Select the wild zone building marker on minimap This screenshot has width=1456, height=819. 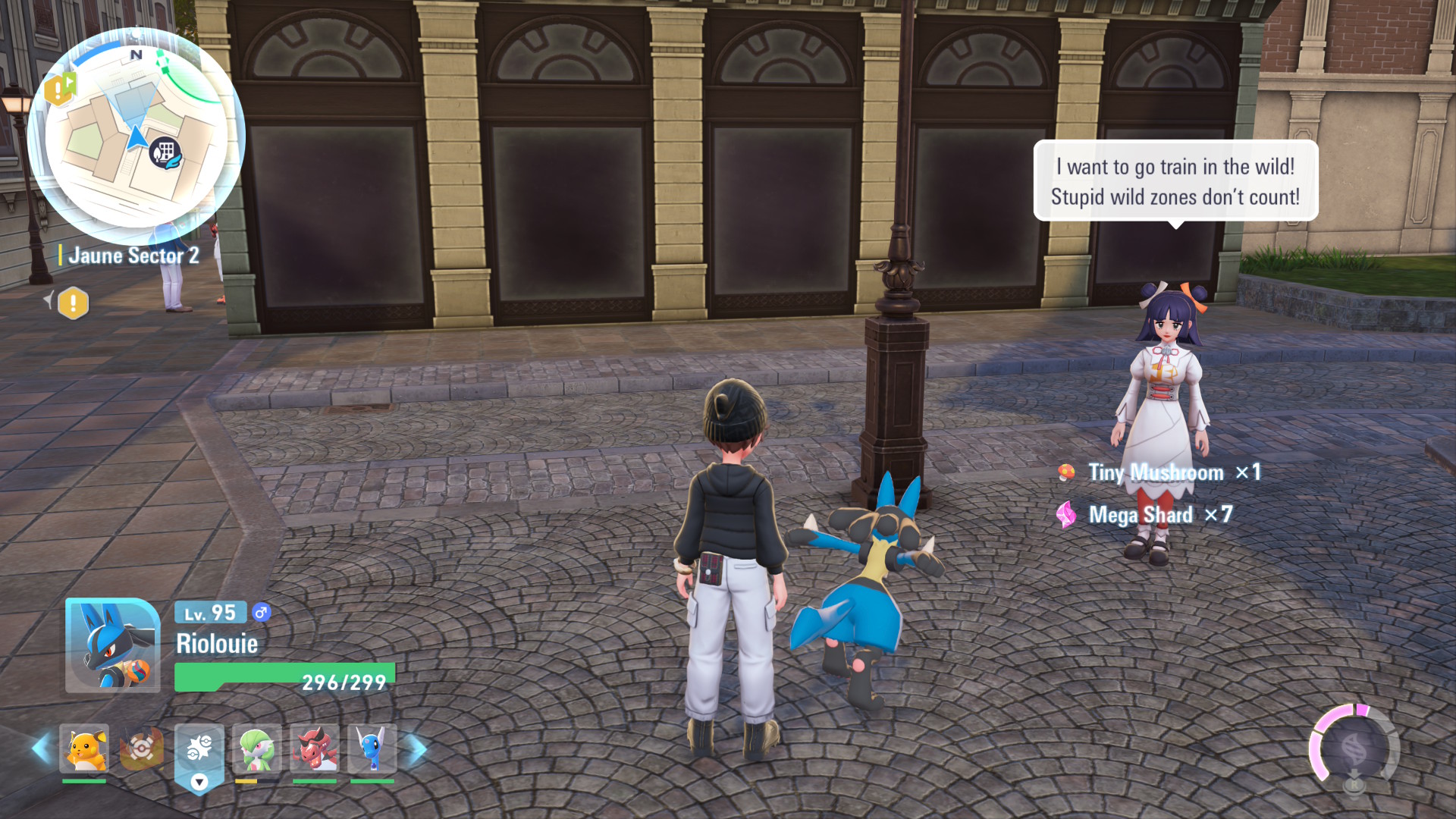point(165,153)
